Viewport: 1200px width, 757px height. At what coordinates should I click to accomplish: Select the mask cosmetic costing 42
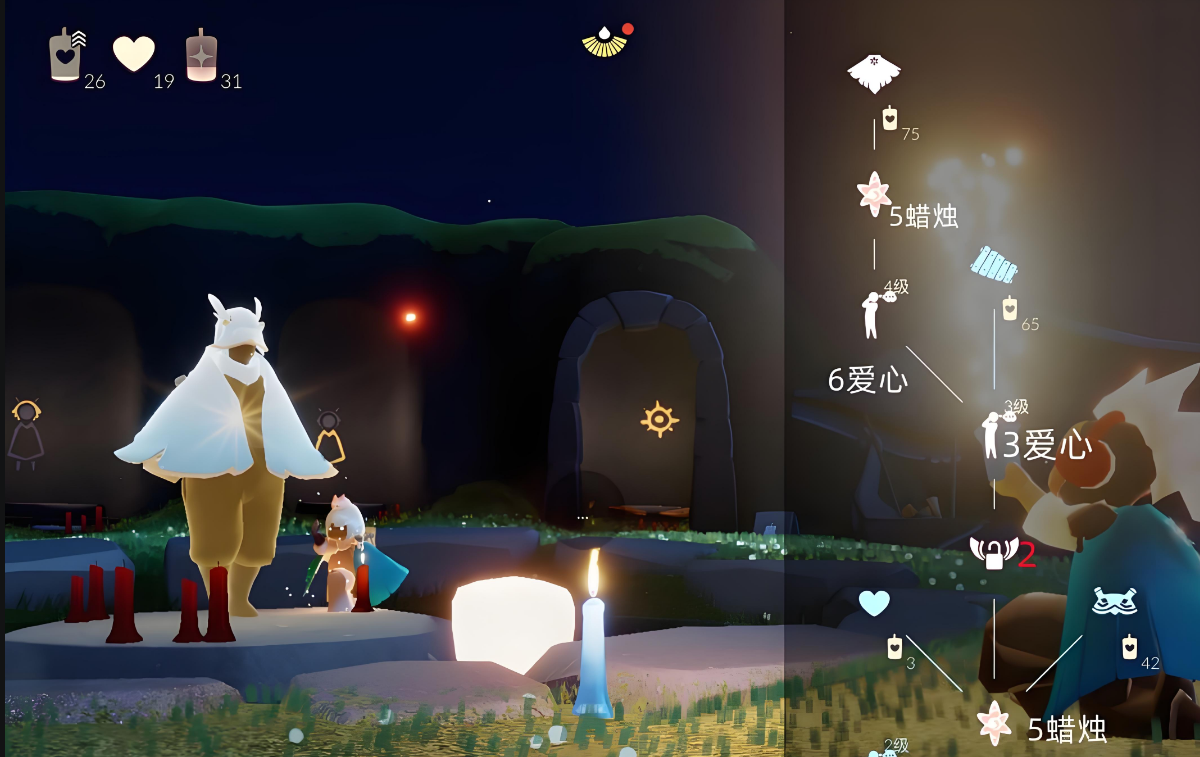pyautogui.click(x=1113, y=601)
